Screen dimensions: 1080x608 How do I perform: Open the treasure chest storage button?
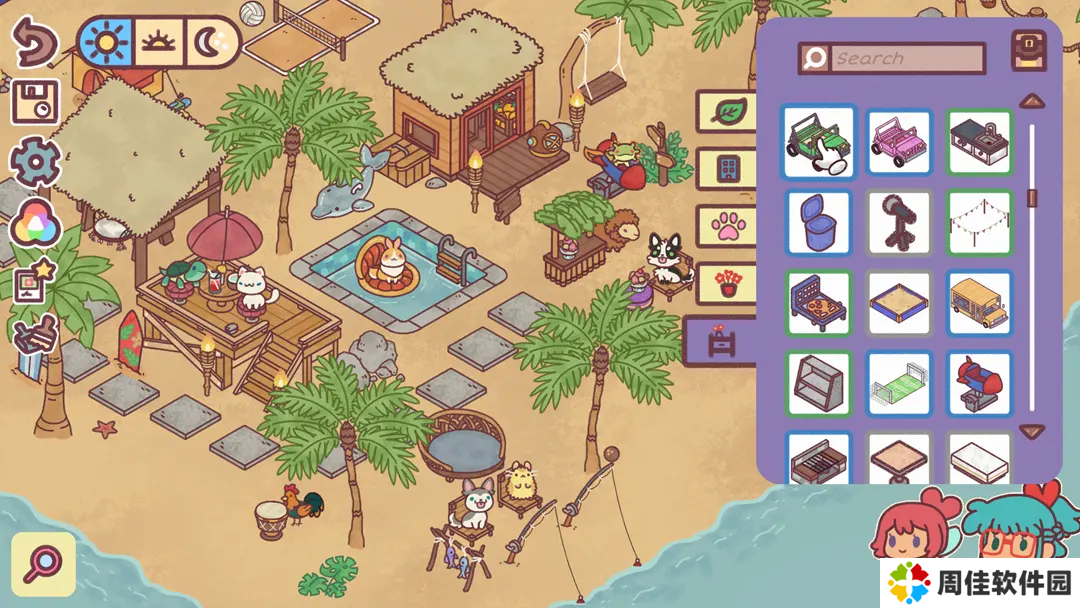click(x=1029, y=51)
